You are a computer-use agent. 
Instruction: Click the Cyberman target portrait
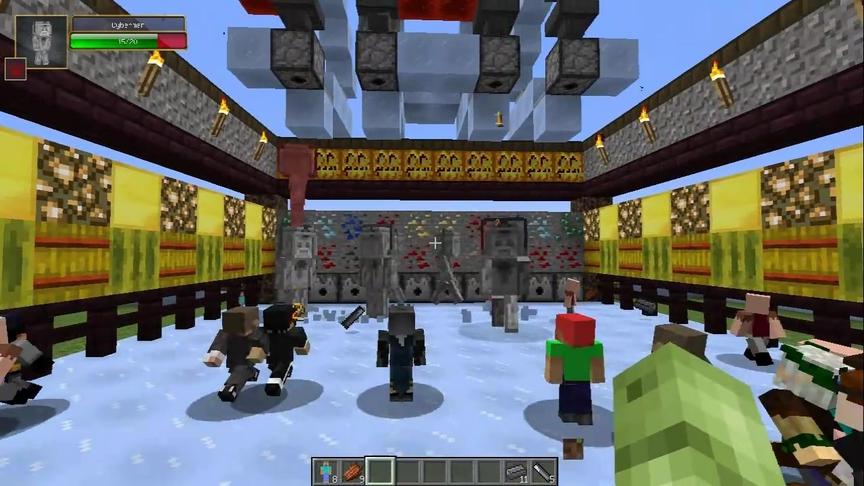41,42
